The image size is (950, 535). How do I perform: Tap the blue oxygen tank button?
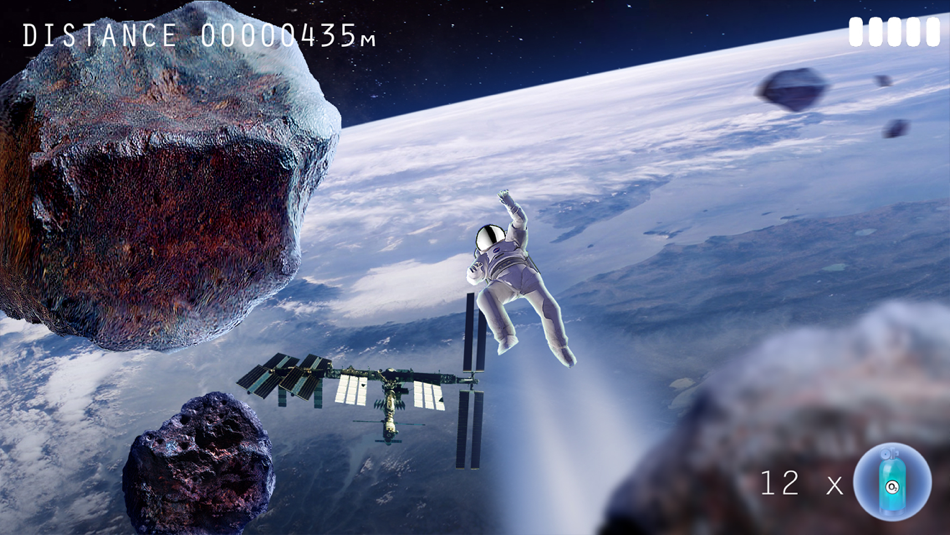pos(892,481)
